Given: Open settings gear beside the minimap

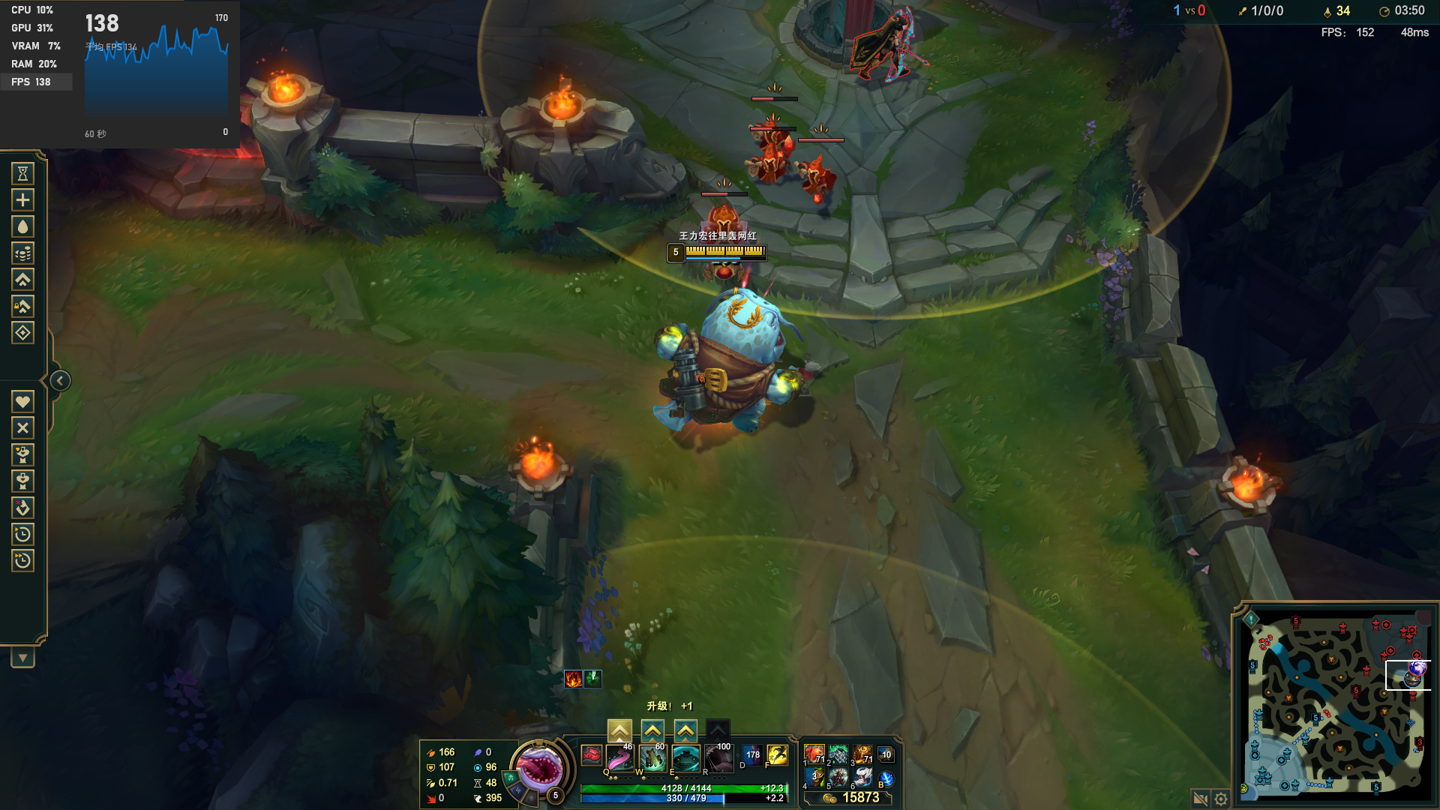Looking at the screenshot, I should point(1221,798).
